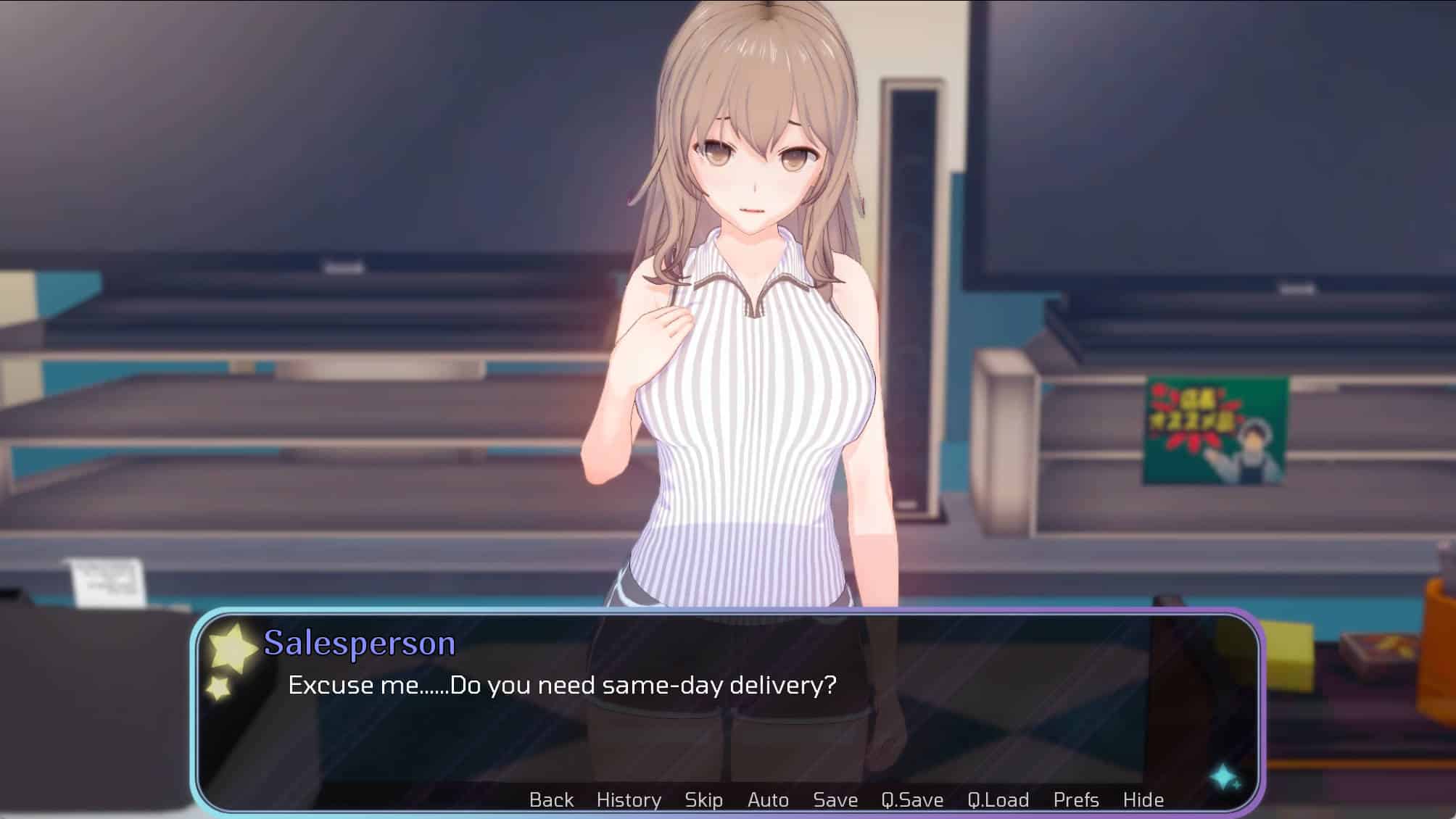This screenshot has height=819, width=1456.
Task: Quick save with Q.Save
Action: 912,799
